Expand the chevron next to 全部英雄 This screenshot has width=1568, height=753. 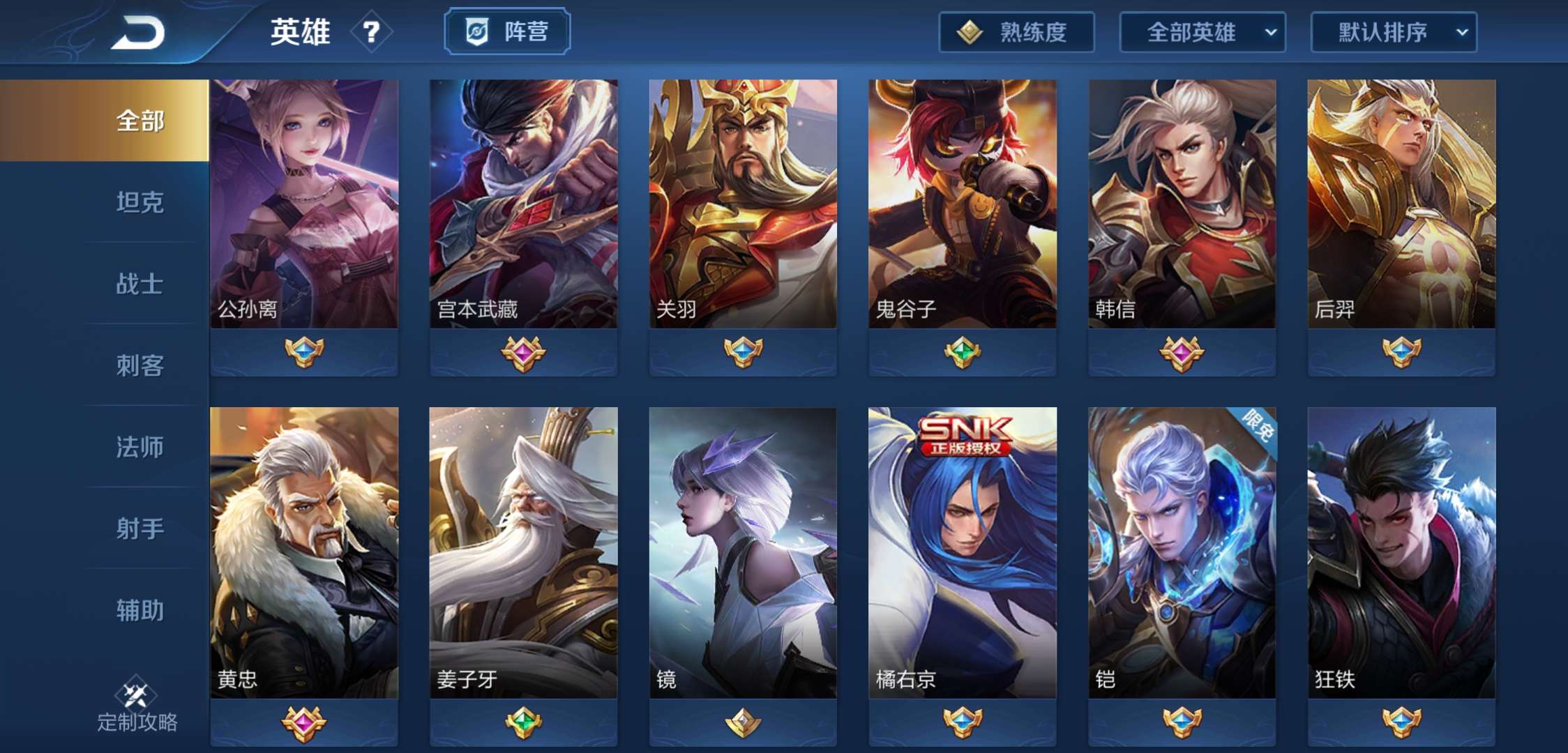(x=1272, y=33)
